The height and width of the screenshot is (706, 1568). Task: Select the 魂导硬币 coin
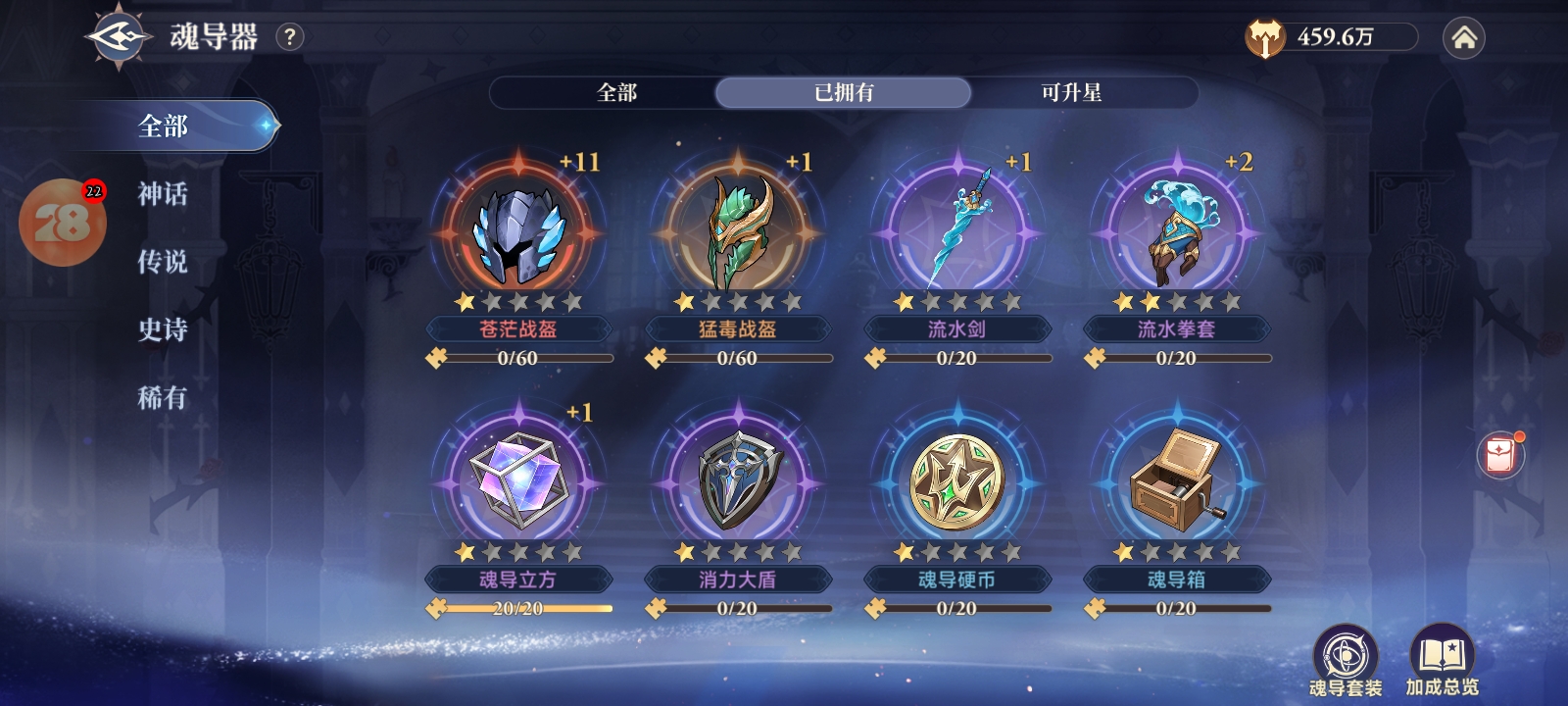[x=956, y=482]
